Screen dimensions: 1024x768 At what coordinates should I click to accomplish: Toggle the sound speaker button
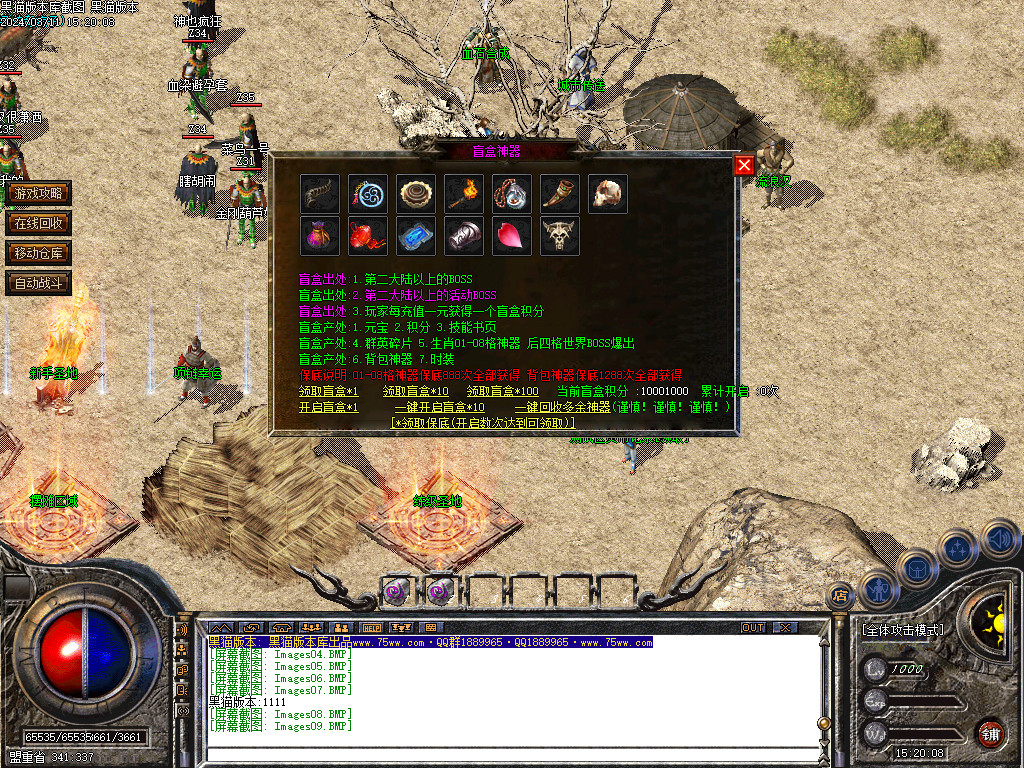point(999,540)
